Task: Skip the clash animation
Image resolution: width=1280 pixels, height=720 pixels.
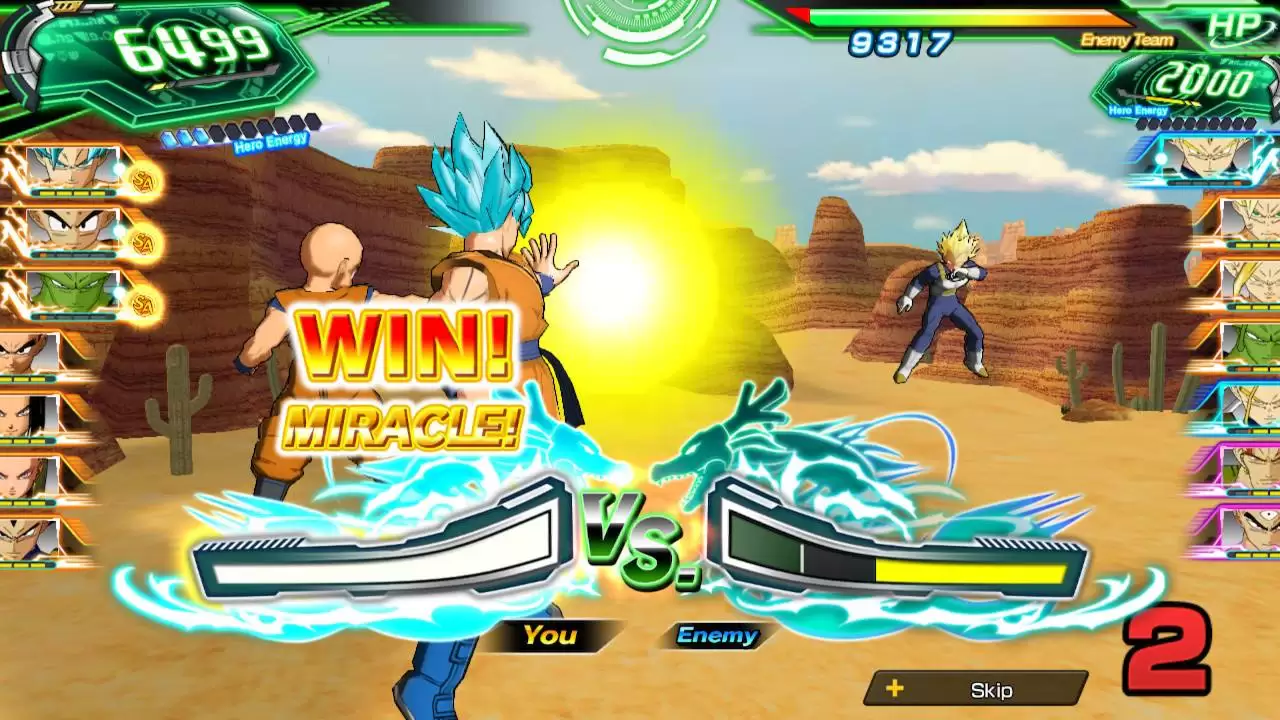Action: (x=976, y=689)
